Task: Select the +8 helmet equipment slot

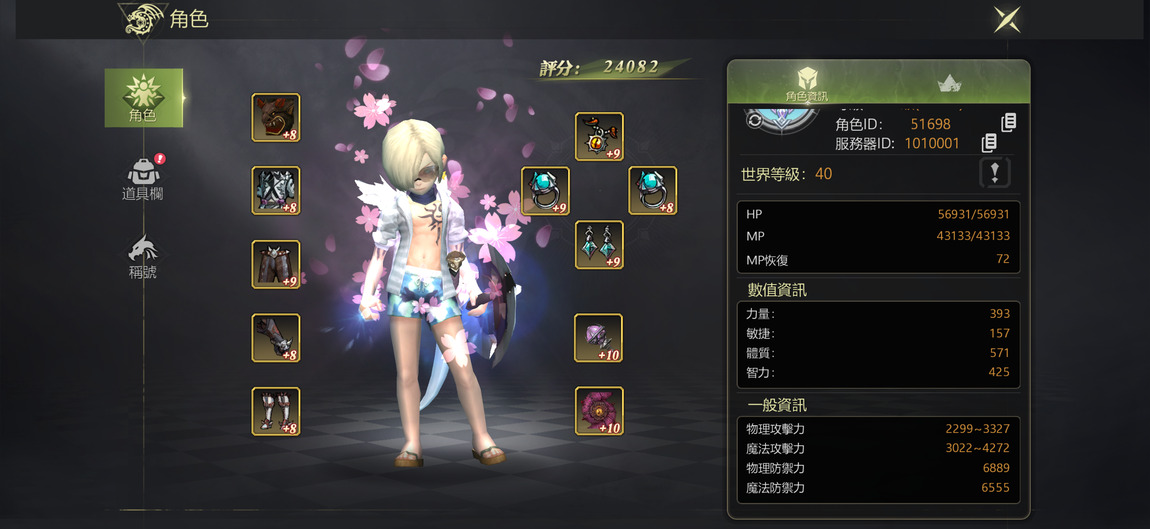Action: click(276, 118)
